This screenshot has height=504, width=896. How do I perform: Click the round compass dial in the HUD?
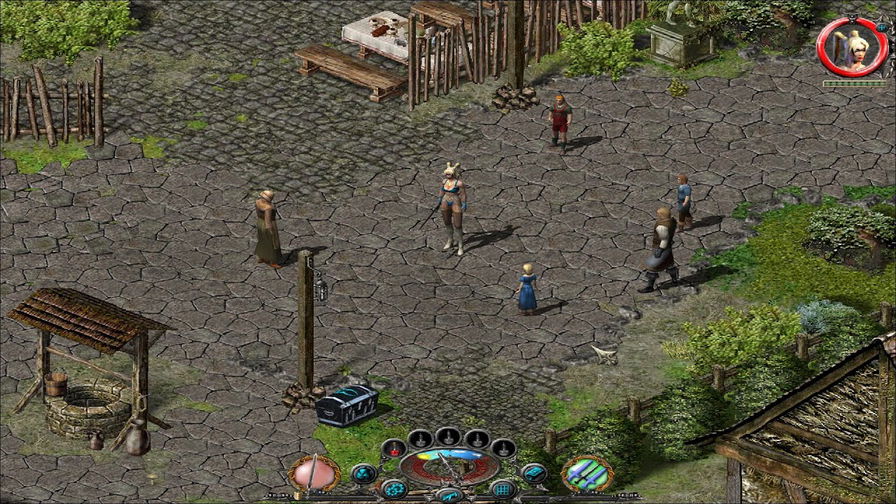coord(449,464)
